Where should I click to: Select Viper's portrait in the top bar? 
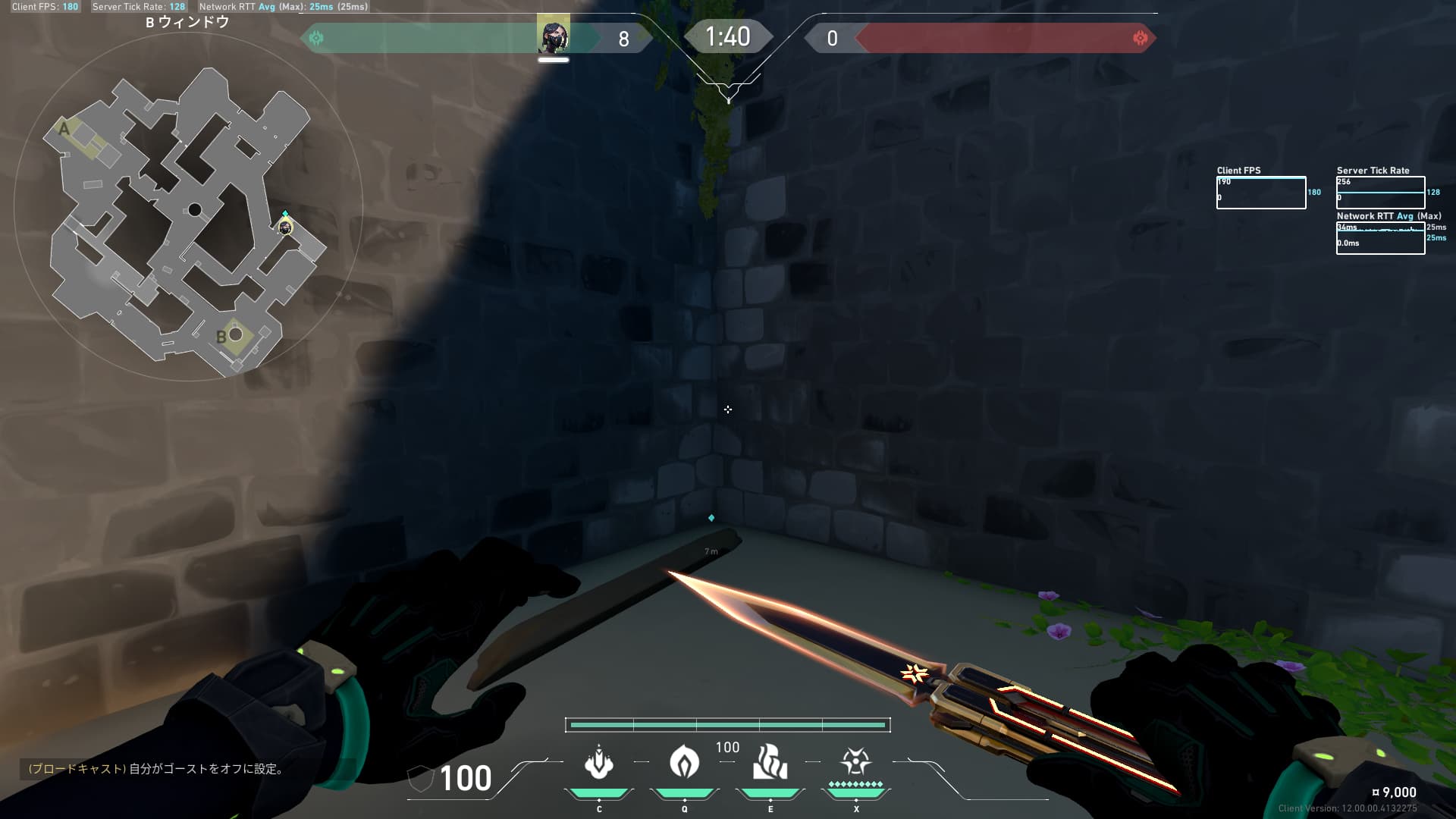click(553, 36)
